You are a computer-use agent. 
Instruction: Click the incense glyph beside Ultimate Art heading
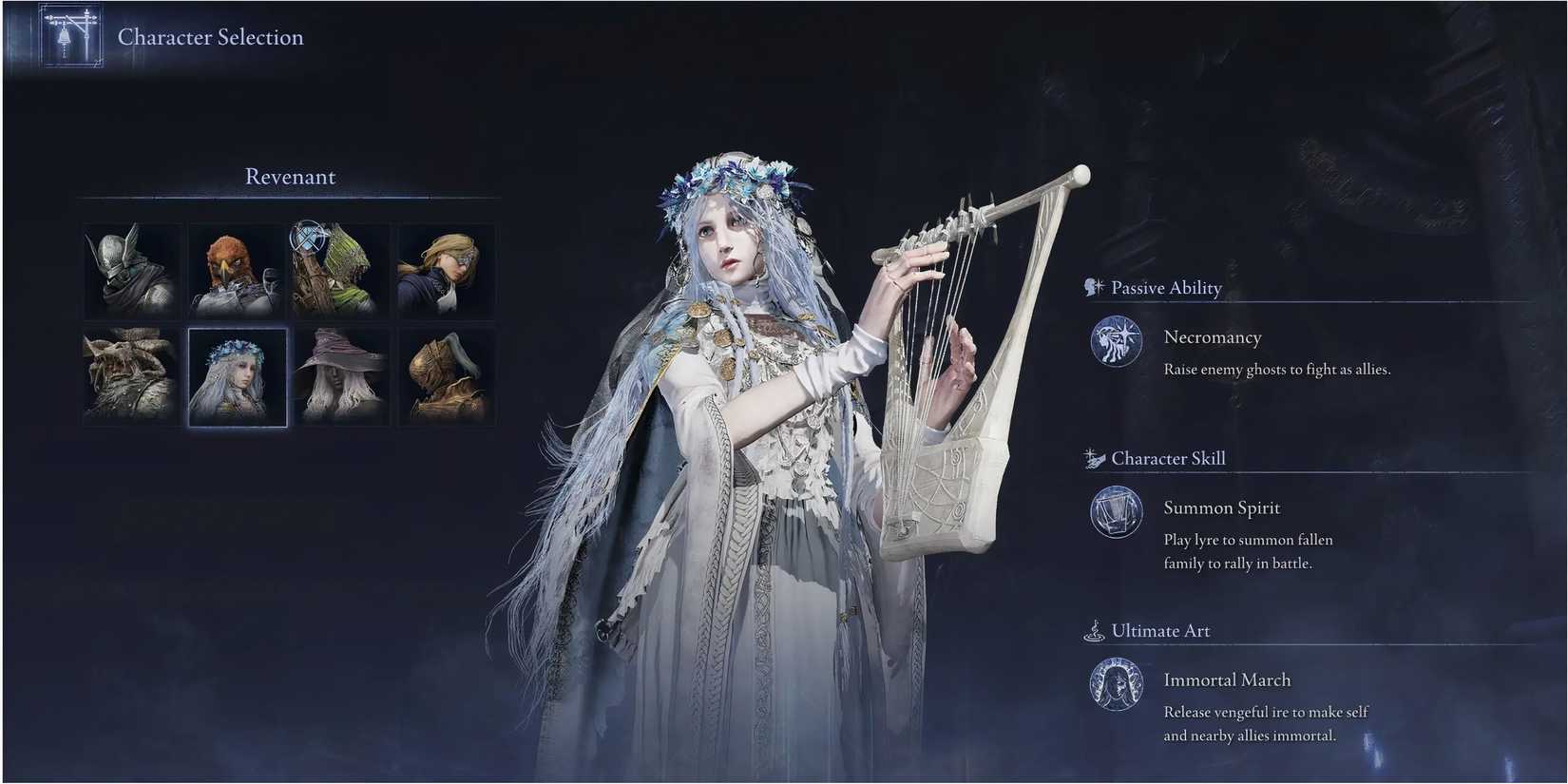[1091, 629]
